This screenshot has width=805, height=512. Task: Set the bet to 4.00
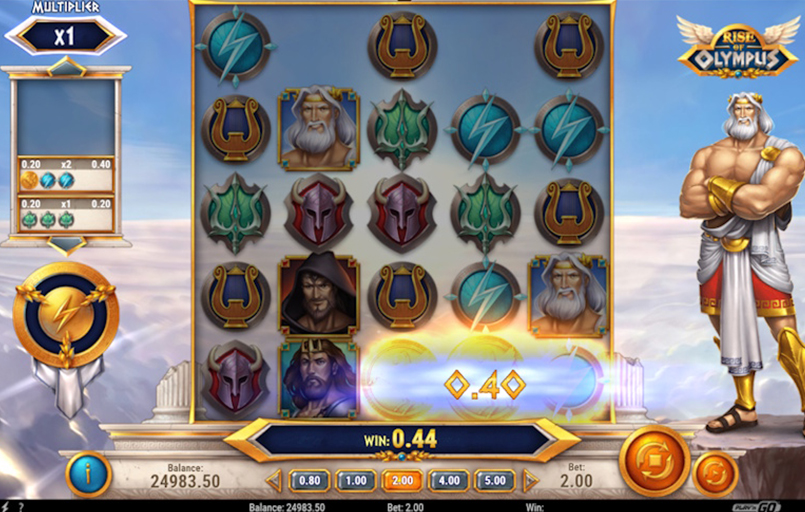coord(448,481)
